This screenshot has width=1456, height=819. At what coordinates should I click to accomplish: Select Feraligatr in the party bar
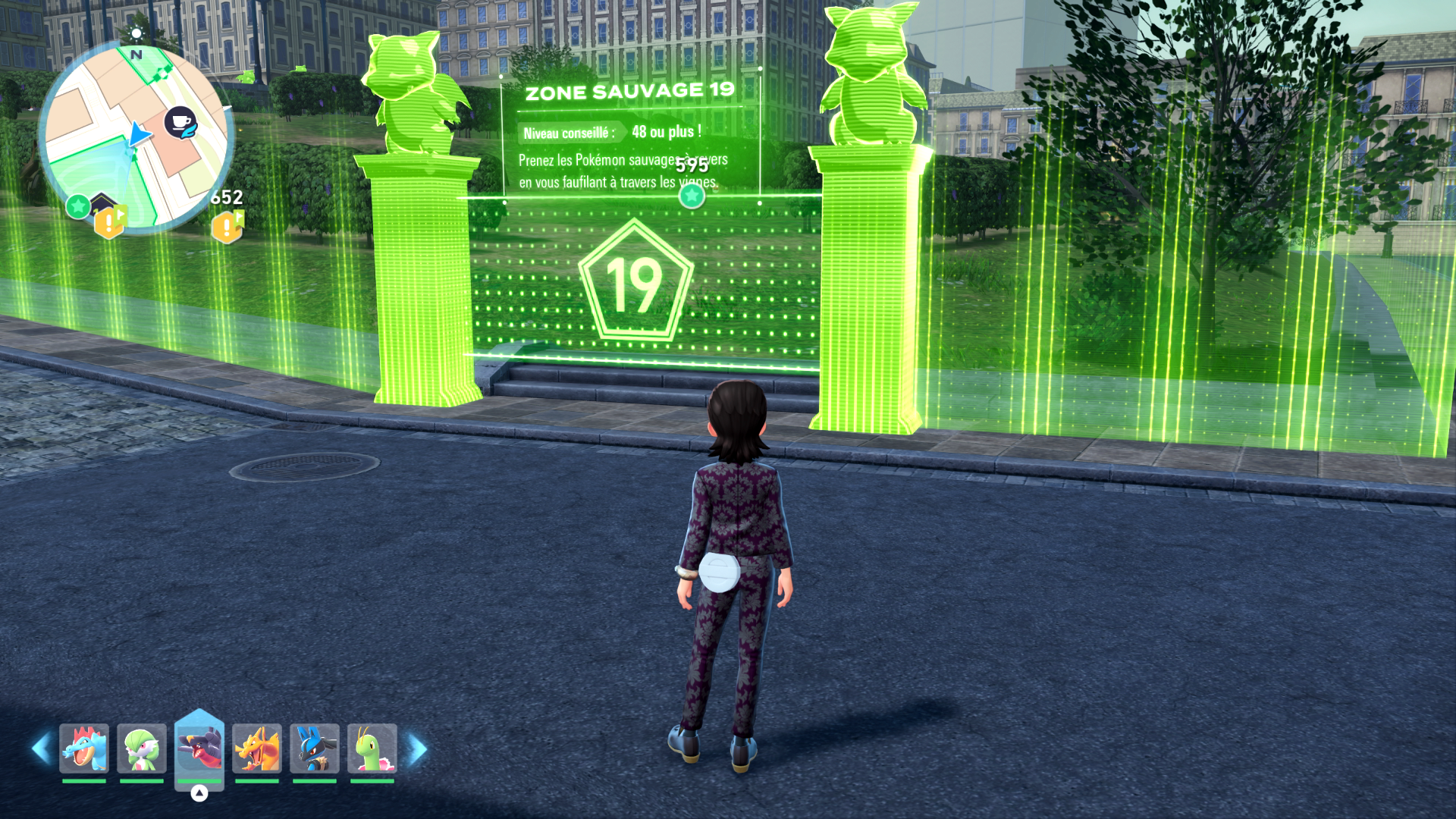coord(84,748)
